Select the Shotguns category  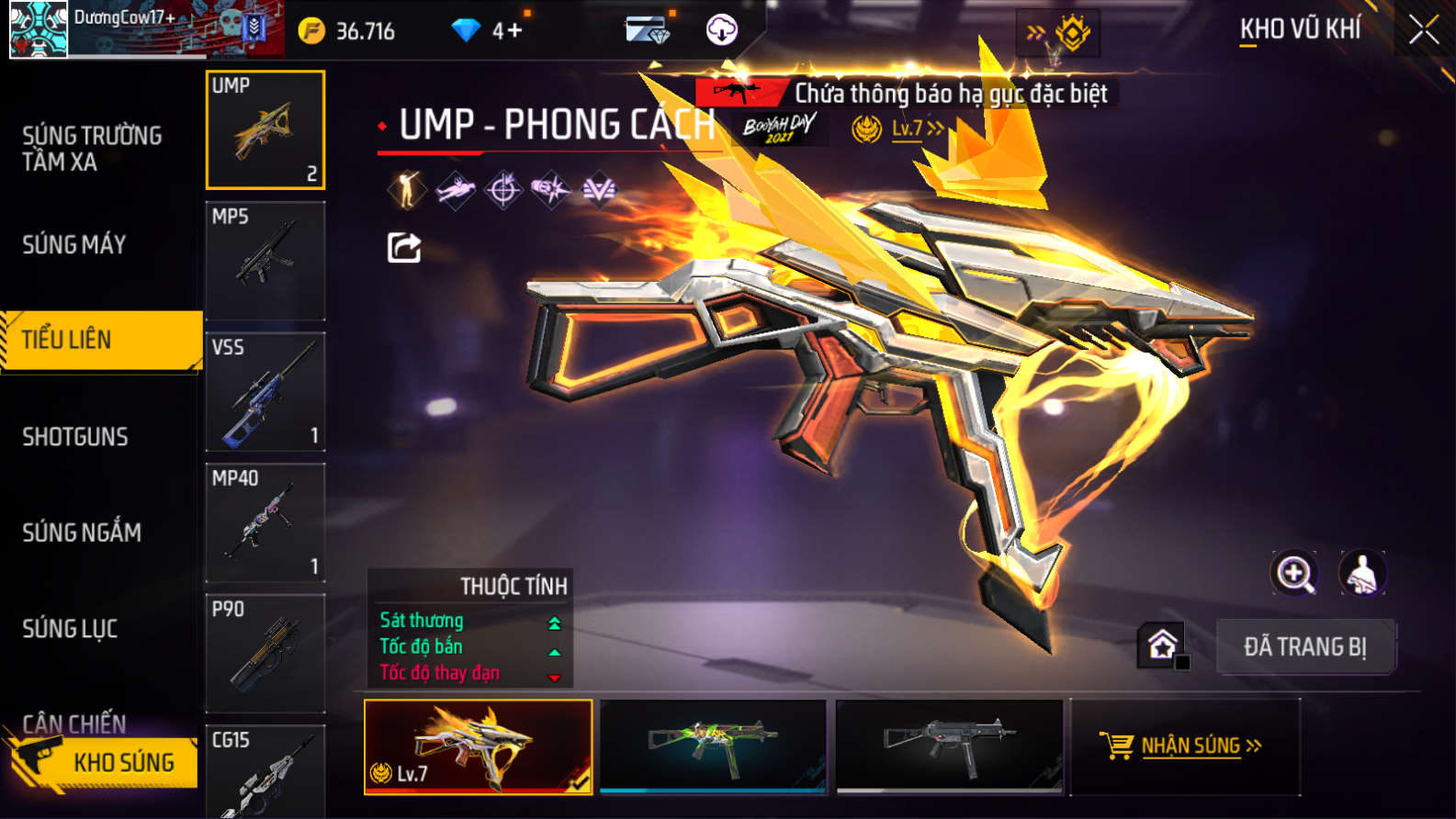75,436
